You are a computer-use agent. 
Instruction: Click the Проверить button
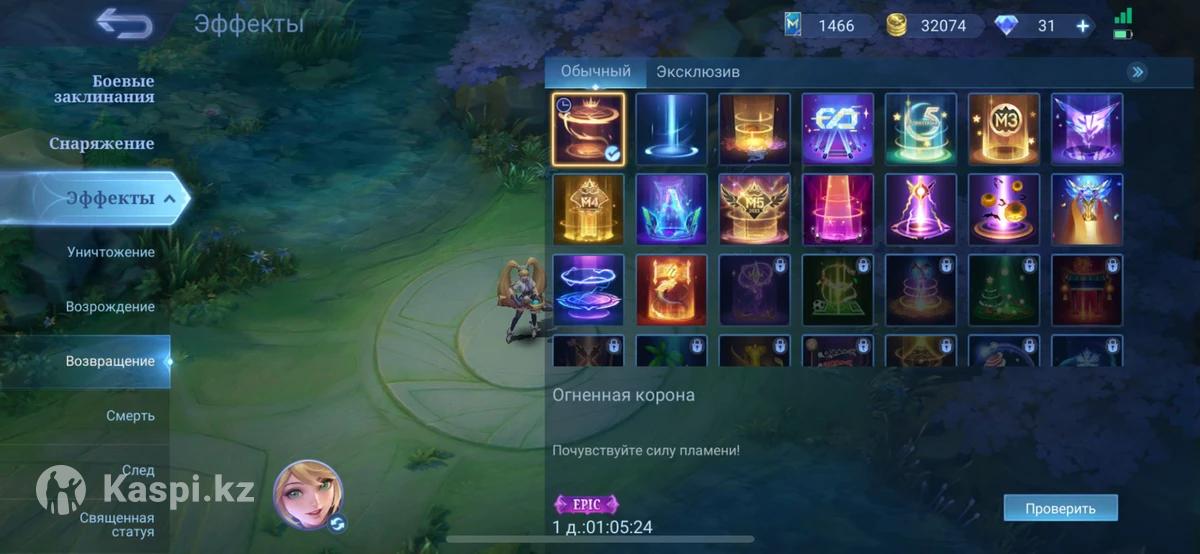coord(1060,508)
